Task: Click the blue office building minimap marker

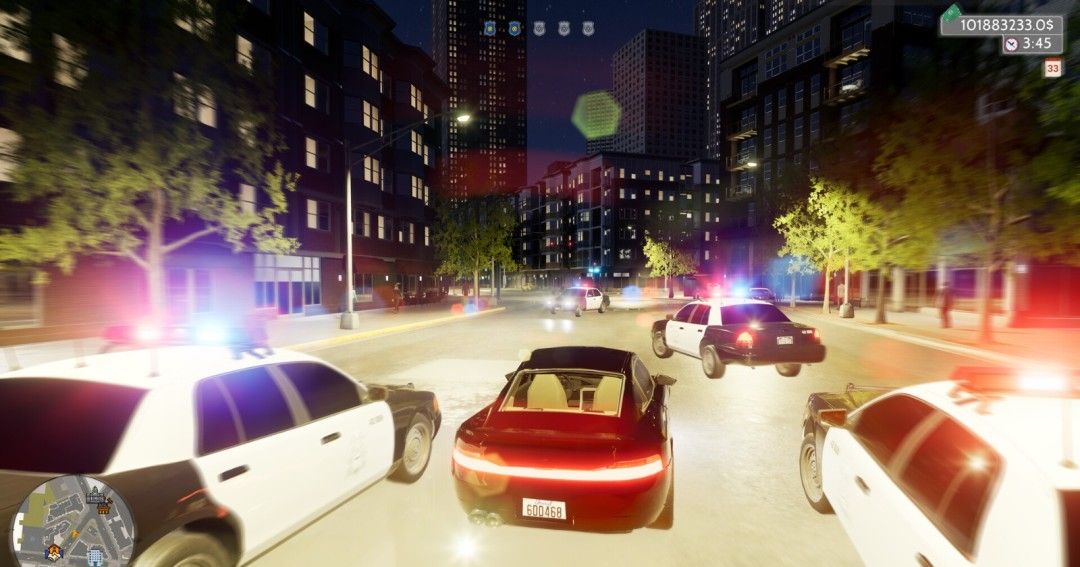Action: point(95,557)
